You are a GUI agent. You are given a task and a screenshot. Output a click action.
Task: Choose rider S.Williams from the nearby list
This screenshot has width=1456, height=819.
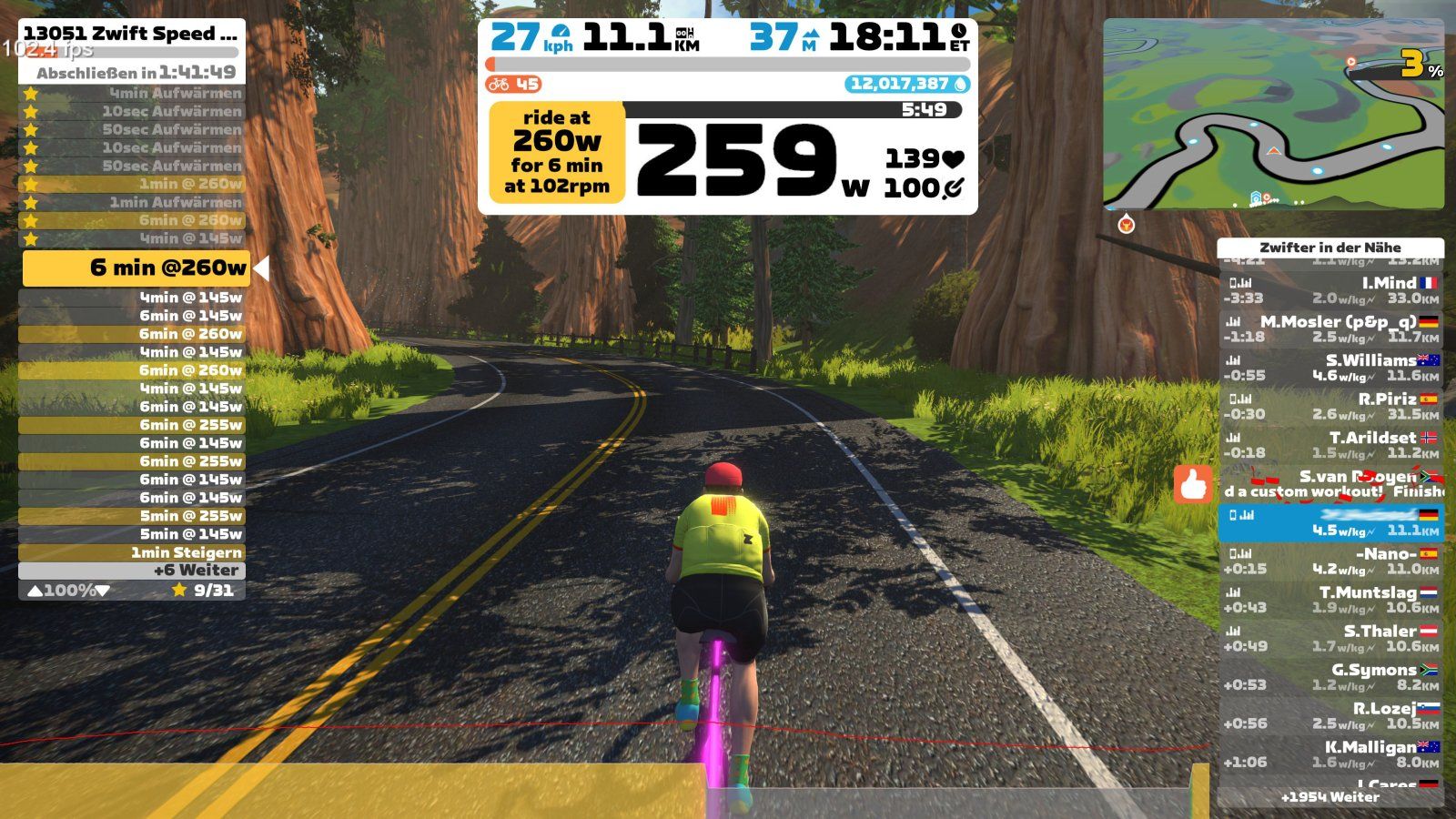[1330, 368]
